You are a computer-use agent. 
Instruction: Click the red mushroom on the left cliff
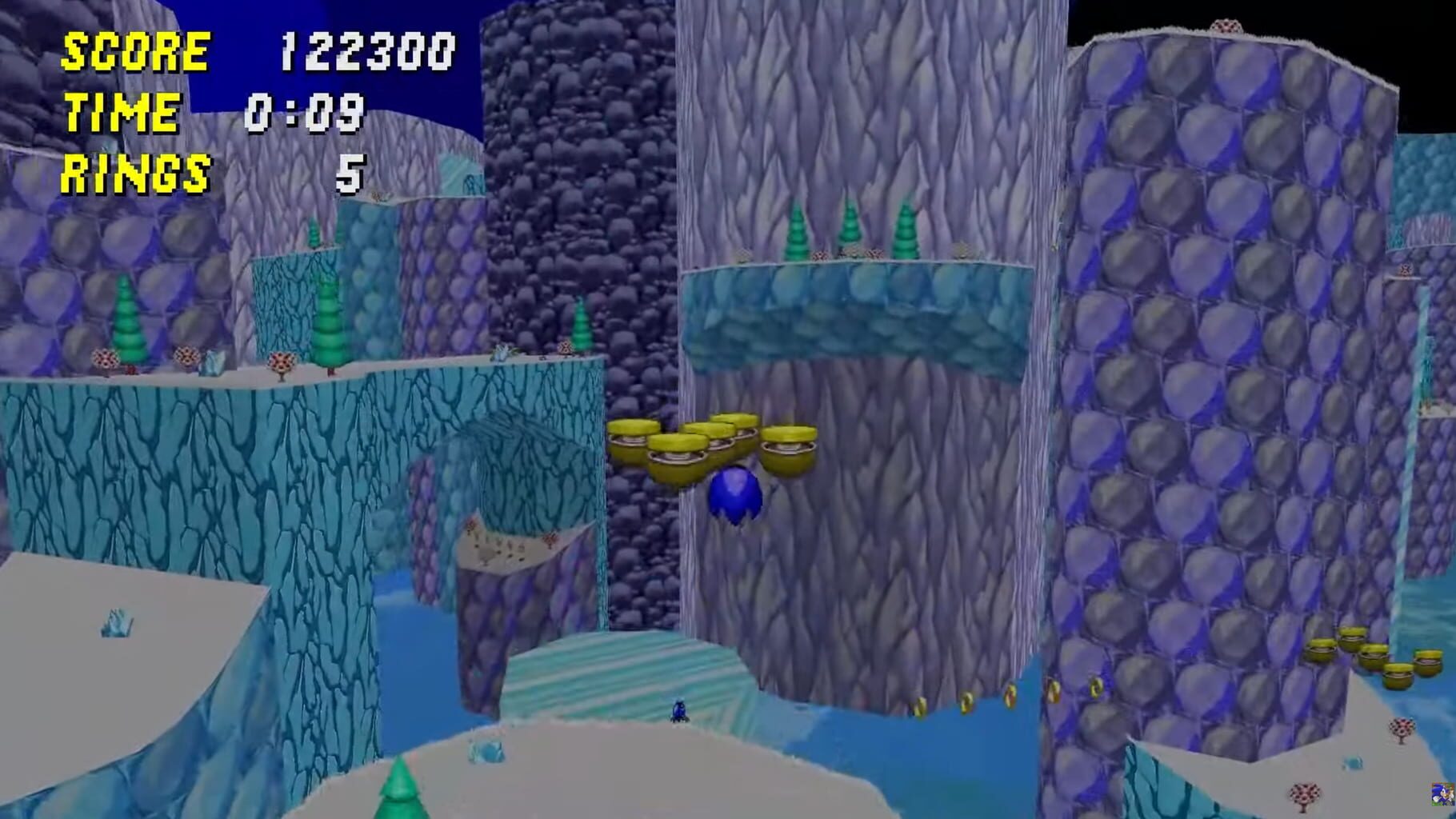coord(104,356)
